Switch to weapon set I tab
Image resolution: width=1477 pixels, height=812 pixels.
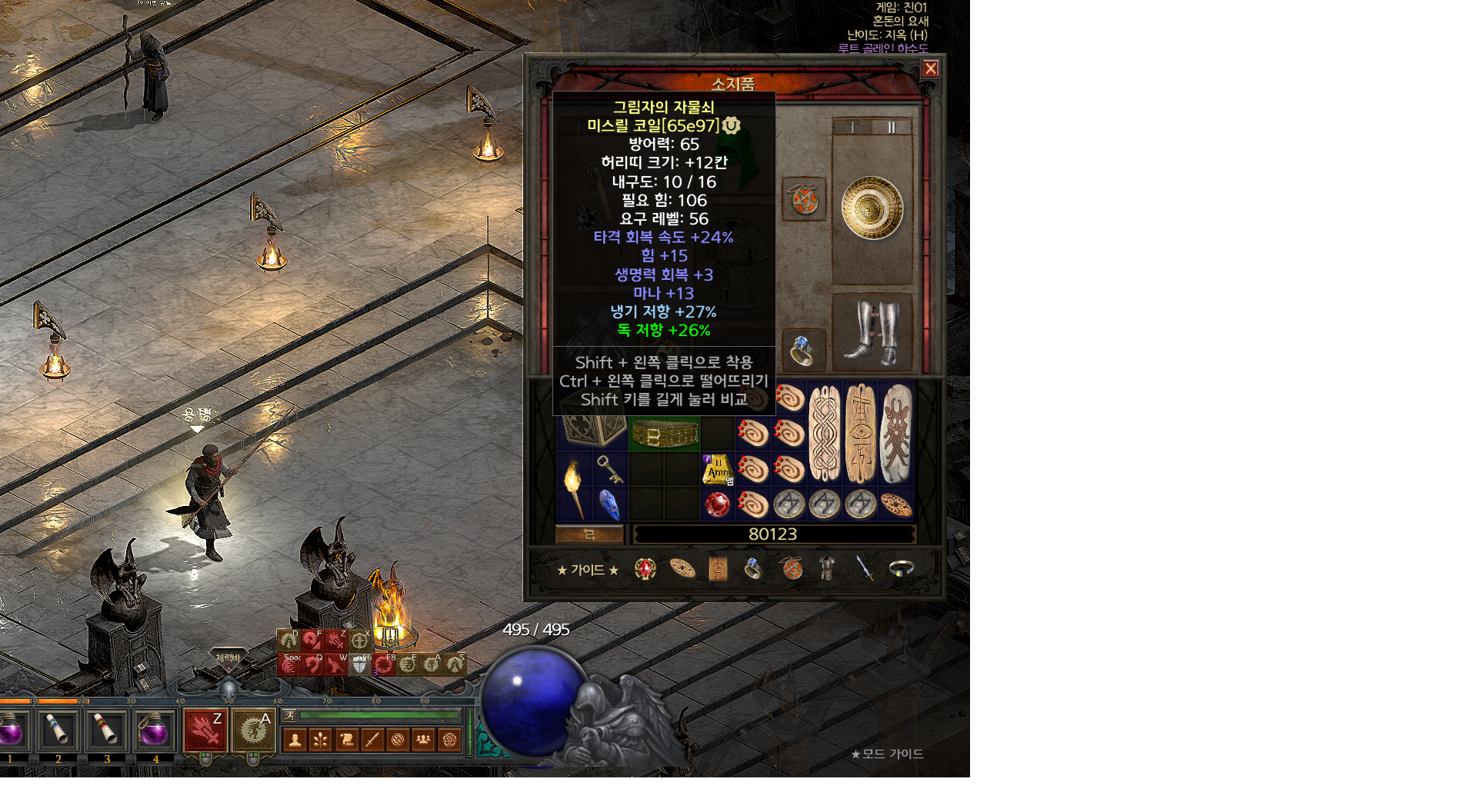pos(852,127)
